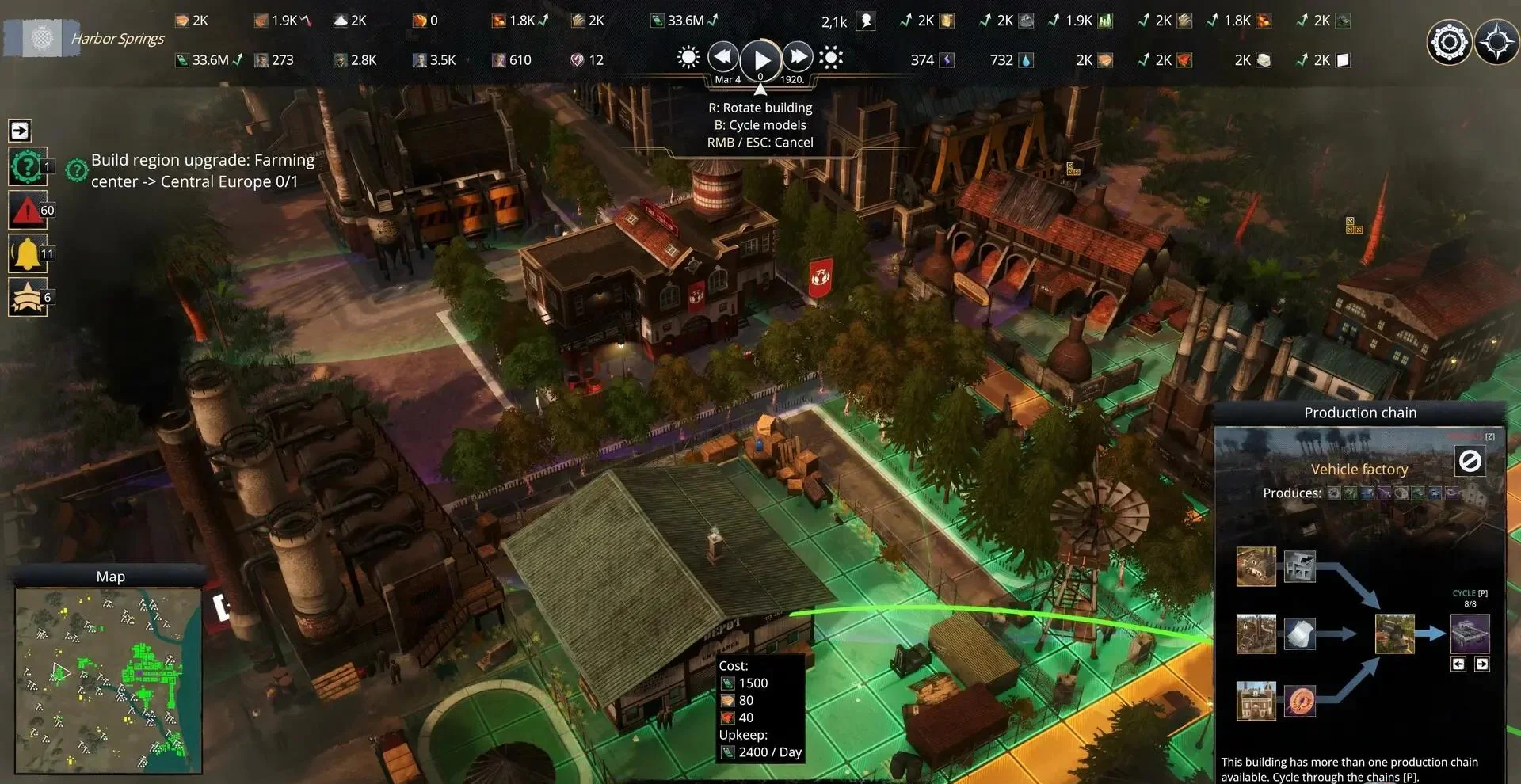The width and height of the screenshot is (1521, 784).
Task: View the star ribbon achievements
Action: tap(27, 298)
